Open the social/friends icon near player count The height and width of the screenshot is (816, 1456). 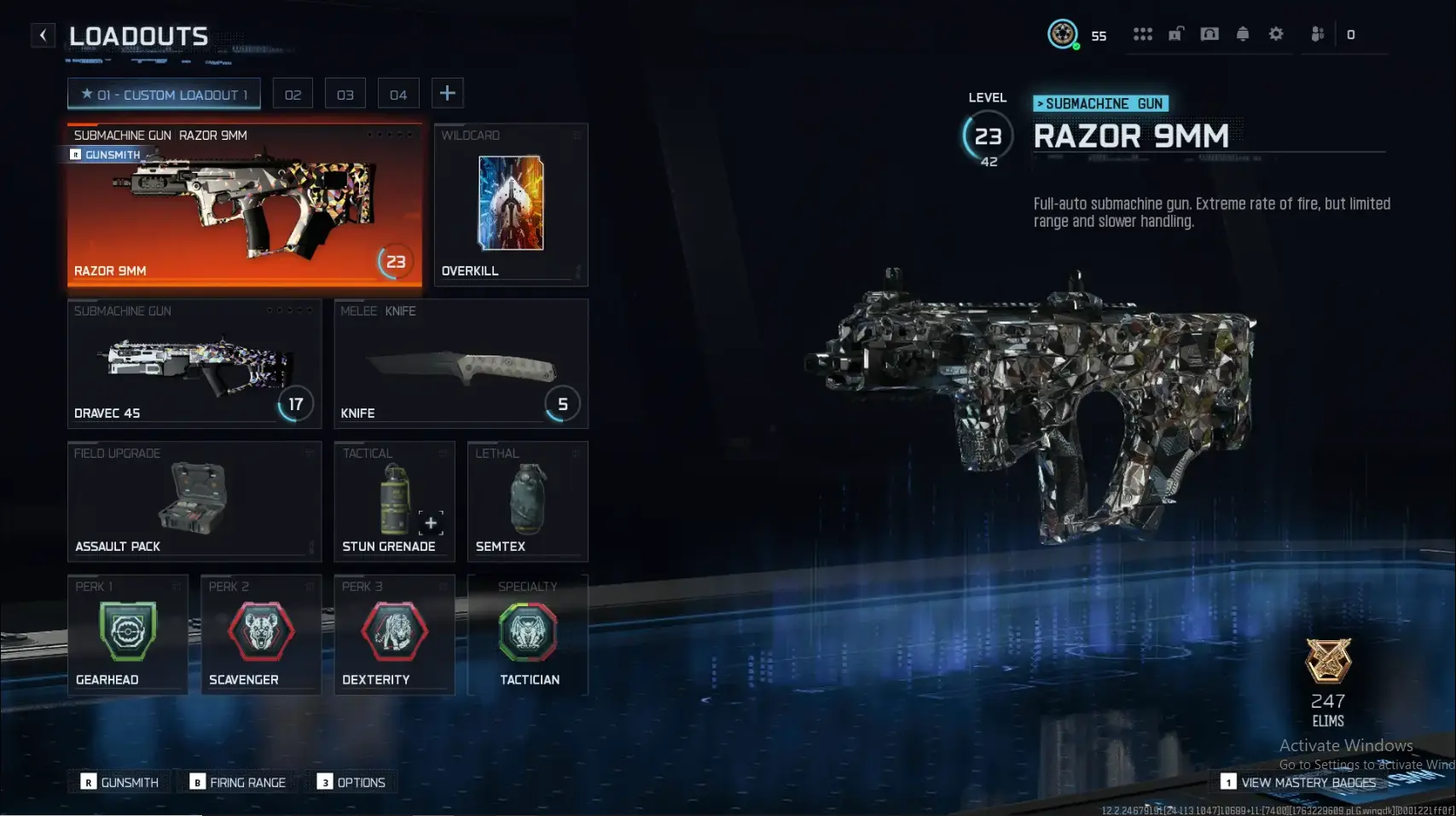pyautogui.click(x=1317, y=34)
